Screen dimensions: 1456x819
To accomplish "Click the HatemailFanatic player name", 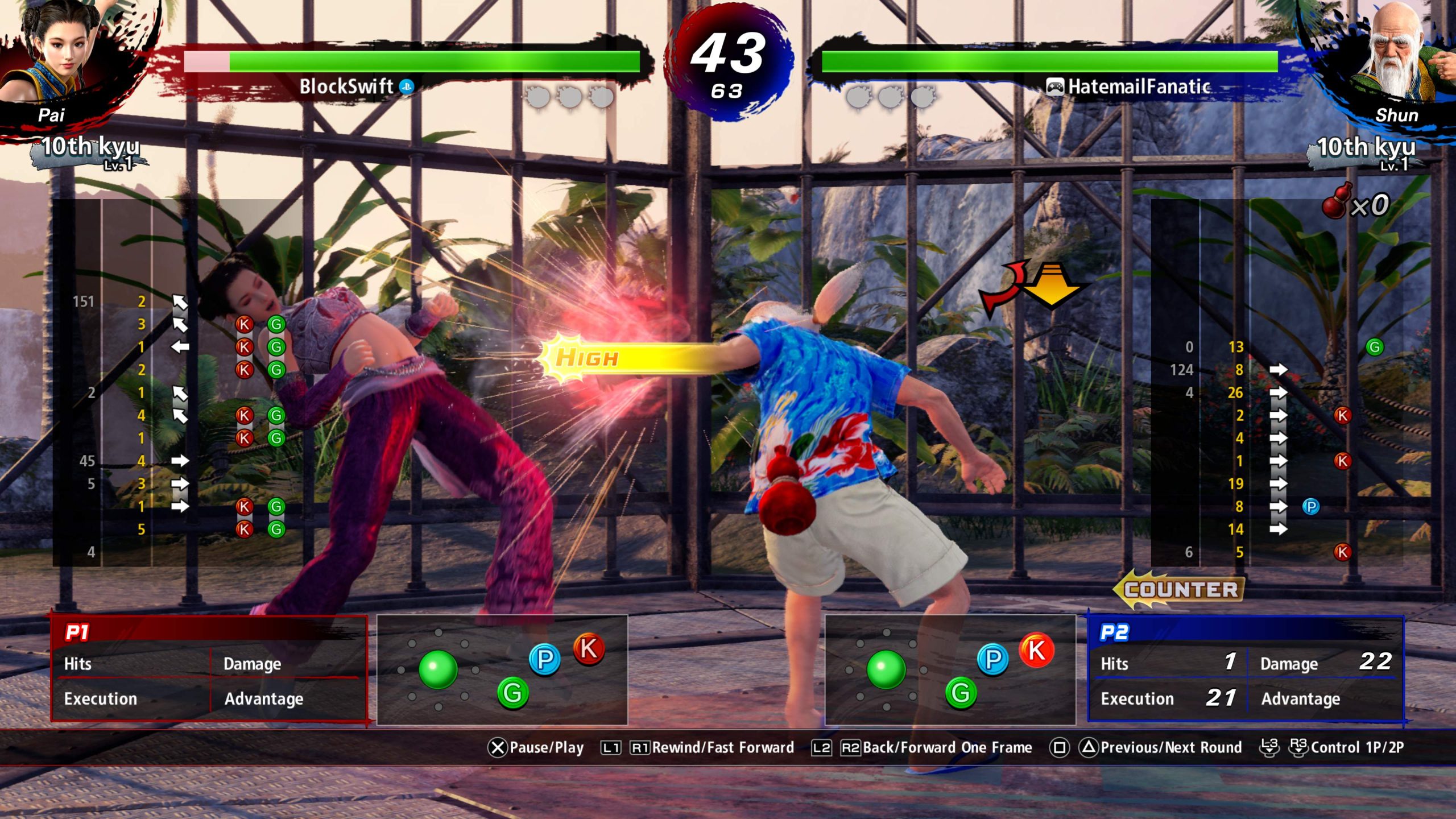I will (1139, 86).
